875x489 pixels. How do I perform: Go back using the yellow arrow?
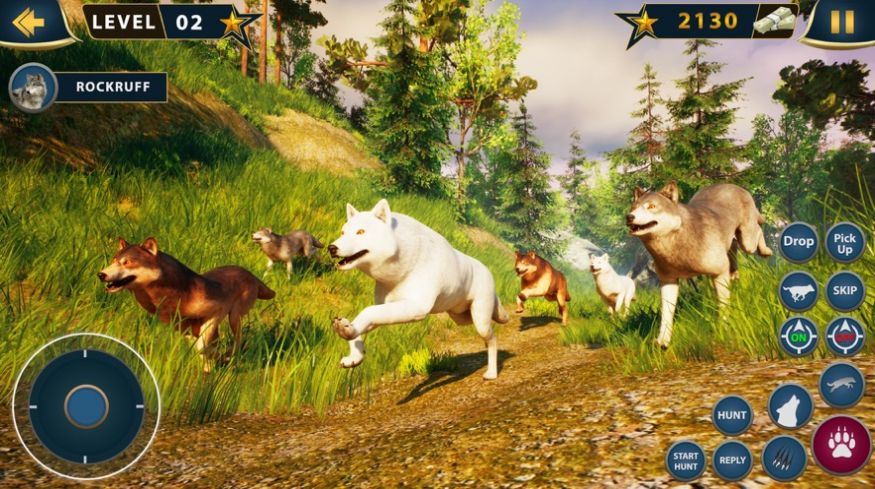click(x=28, y=21)
